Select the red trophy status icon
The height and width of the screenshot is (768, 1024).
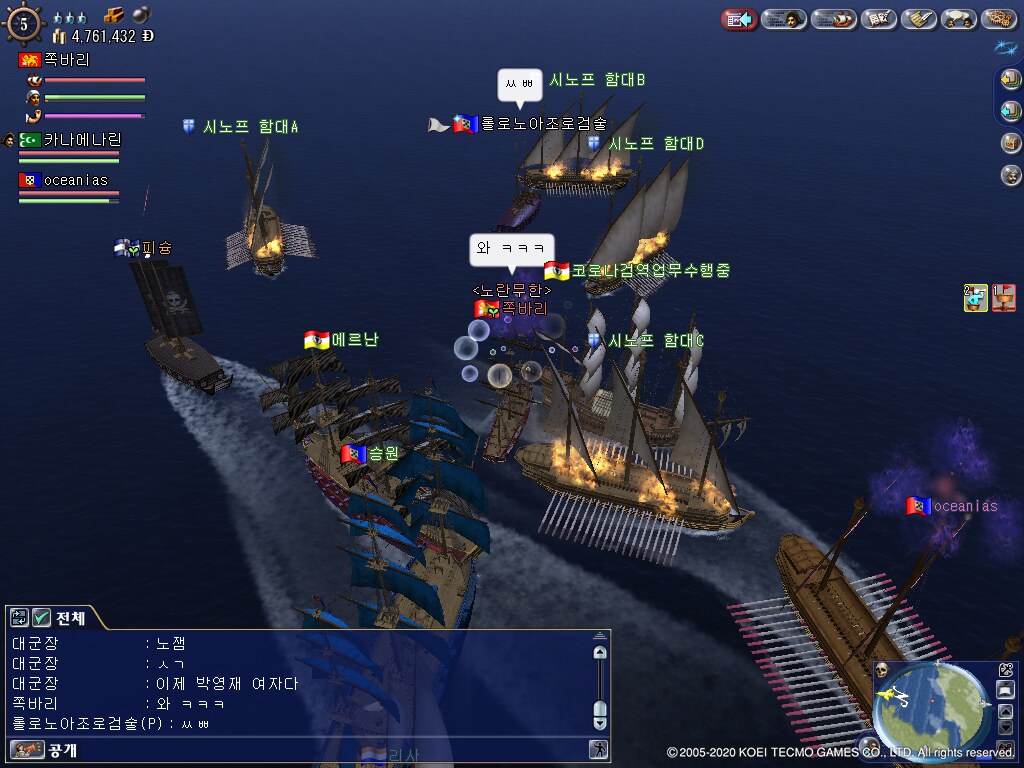(x=1004, y=297)
